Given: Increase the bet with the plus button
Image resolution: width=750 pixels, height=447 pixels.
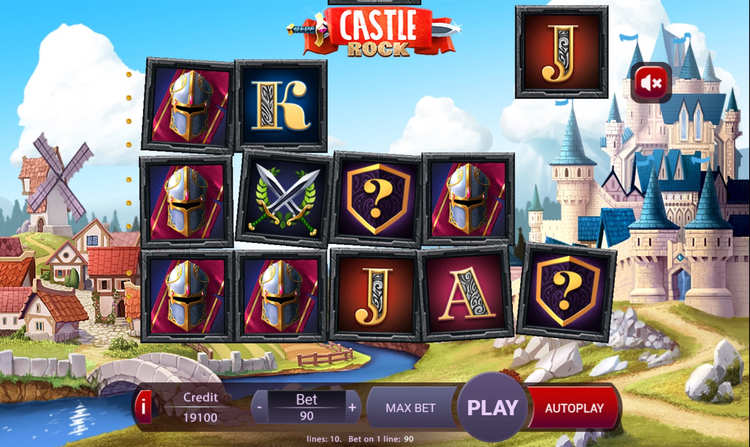Looking at the screenshot, I should (x=352, y=408).
